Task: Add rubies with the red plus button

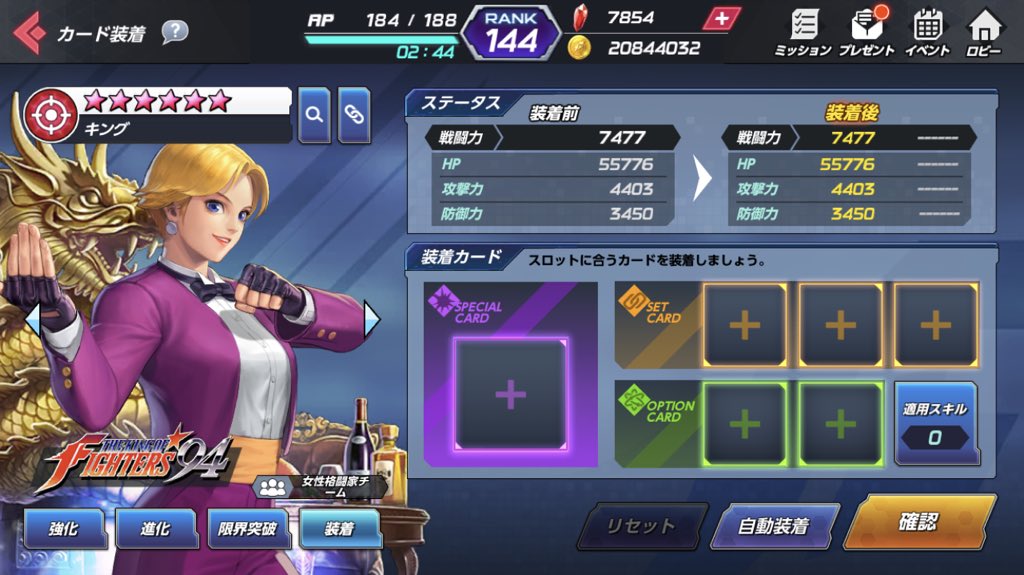Action: tap(721, 18)
